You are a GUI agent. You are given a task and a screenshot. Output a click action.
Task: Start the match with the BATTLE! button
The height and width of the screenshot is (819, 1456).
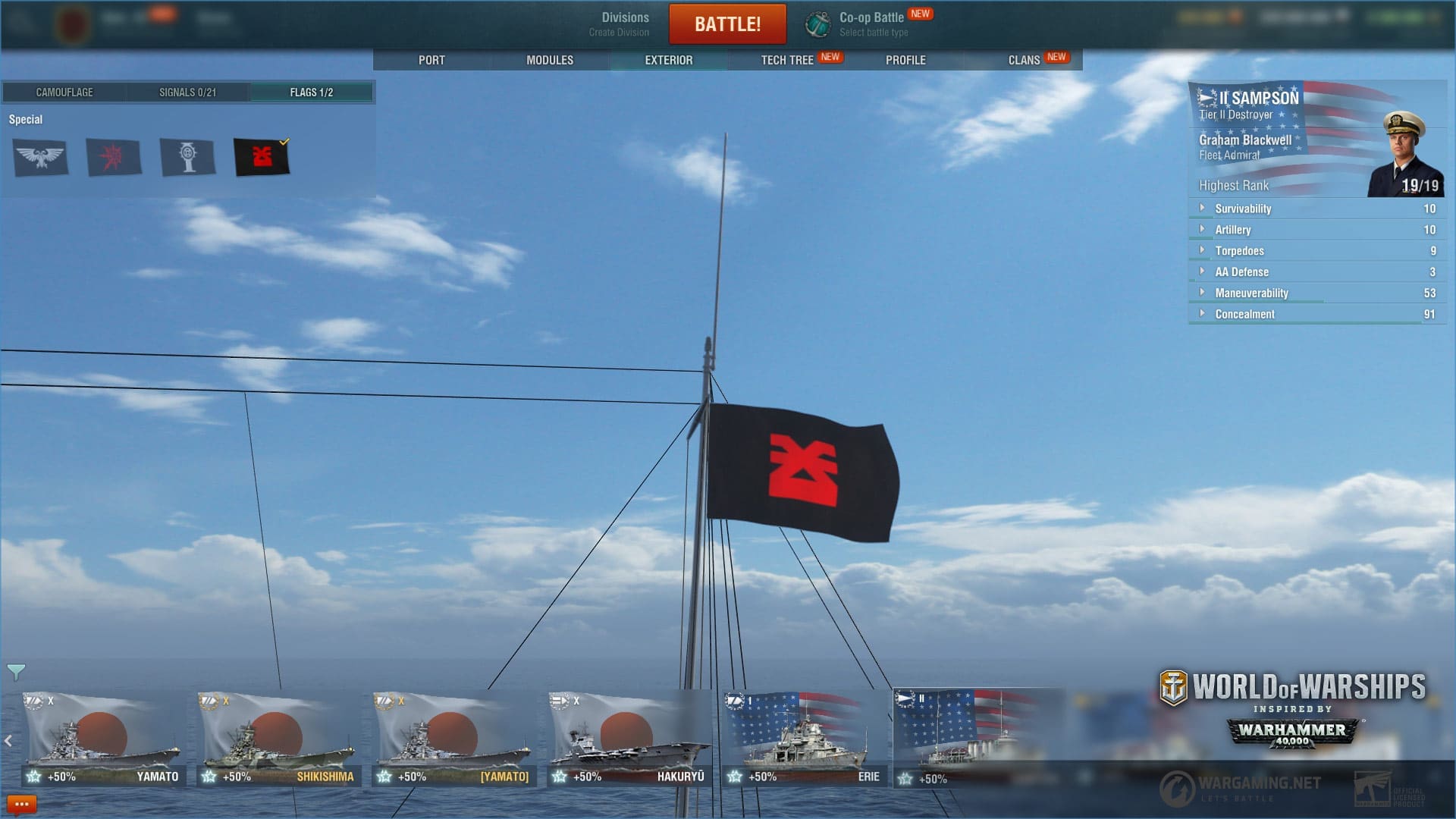tap(727, 24)
